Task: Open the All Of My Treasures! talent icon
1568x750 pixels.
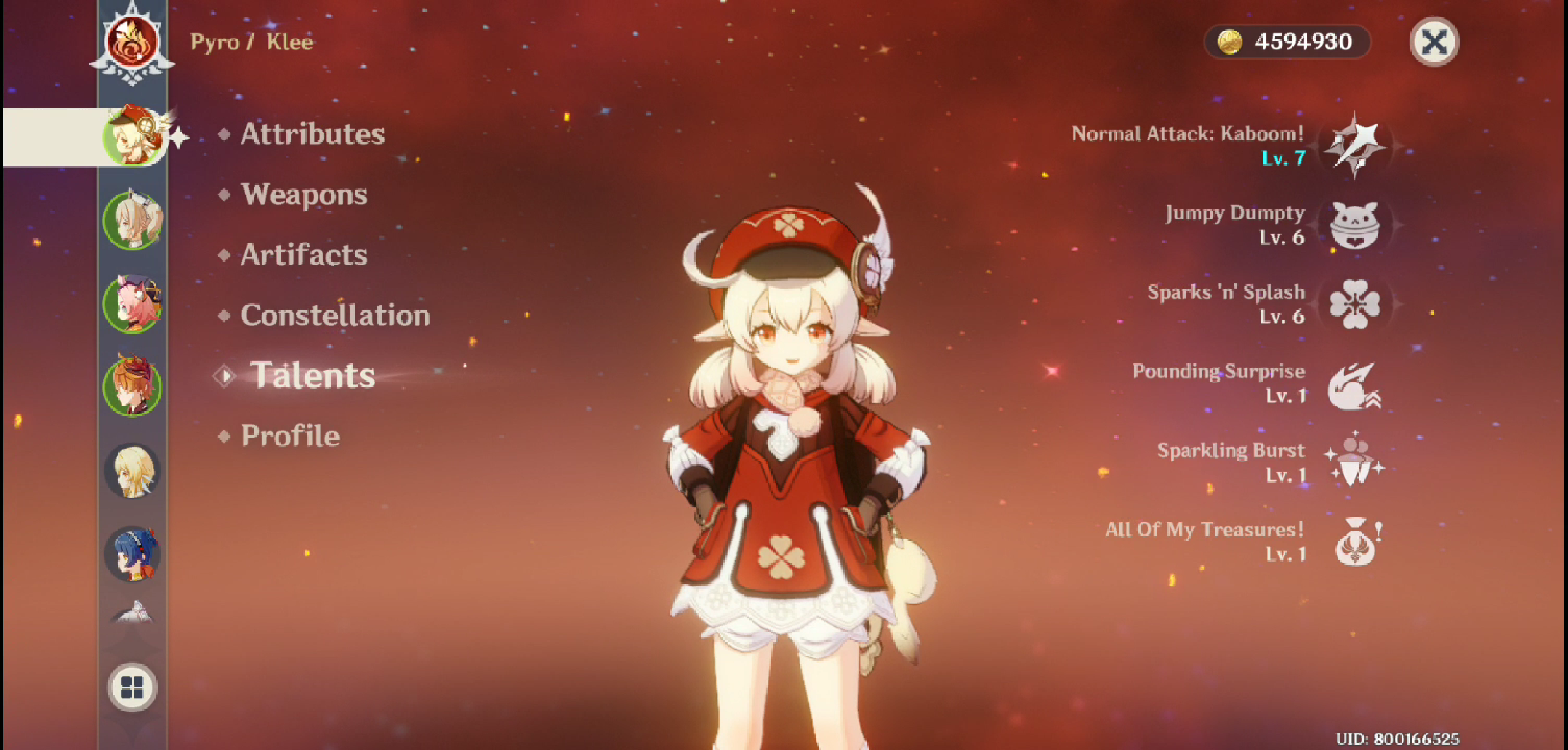Action: [x=1356, y=543]
